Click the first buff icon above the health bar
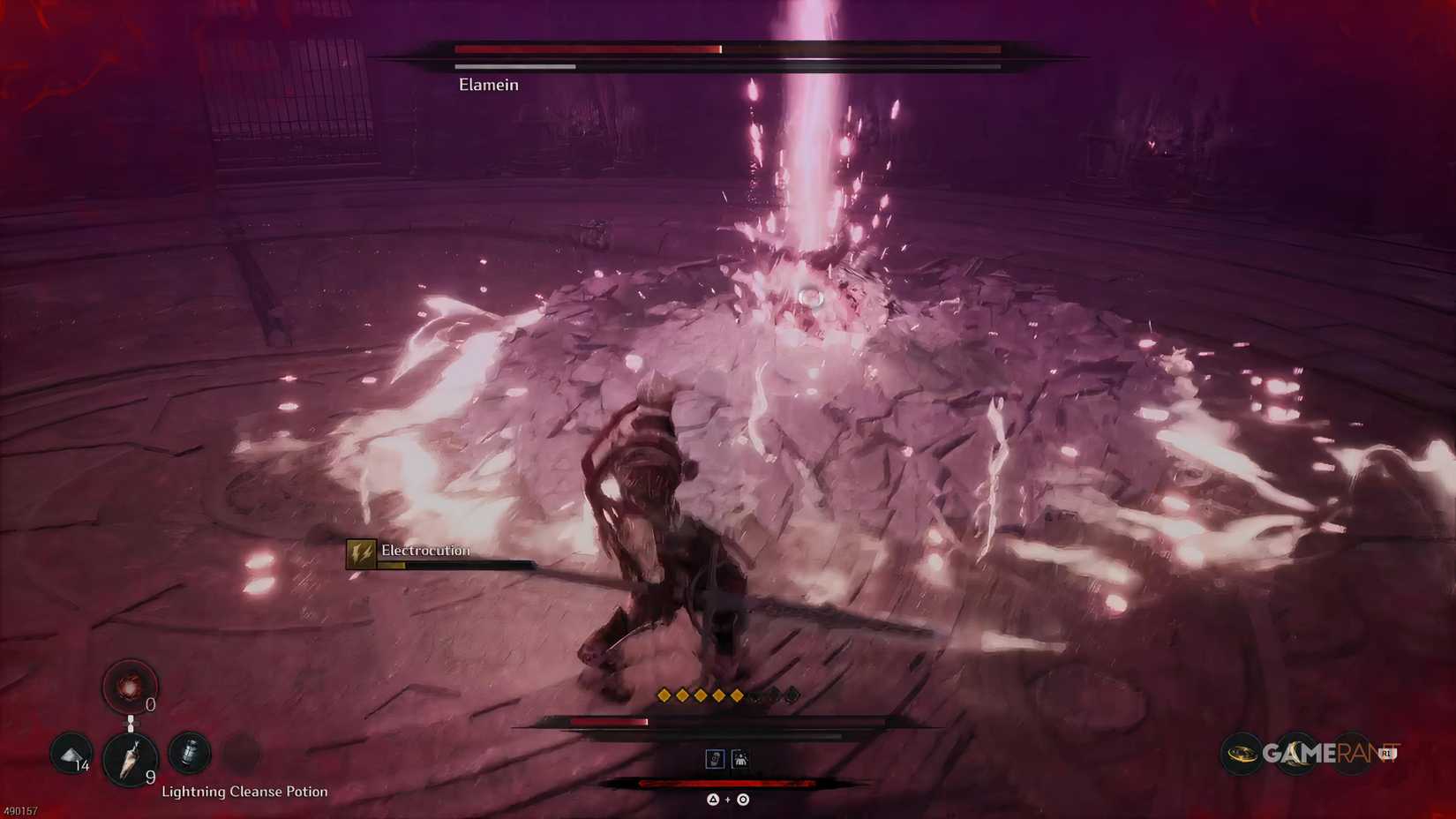 click(715, 759)
